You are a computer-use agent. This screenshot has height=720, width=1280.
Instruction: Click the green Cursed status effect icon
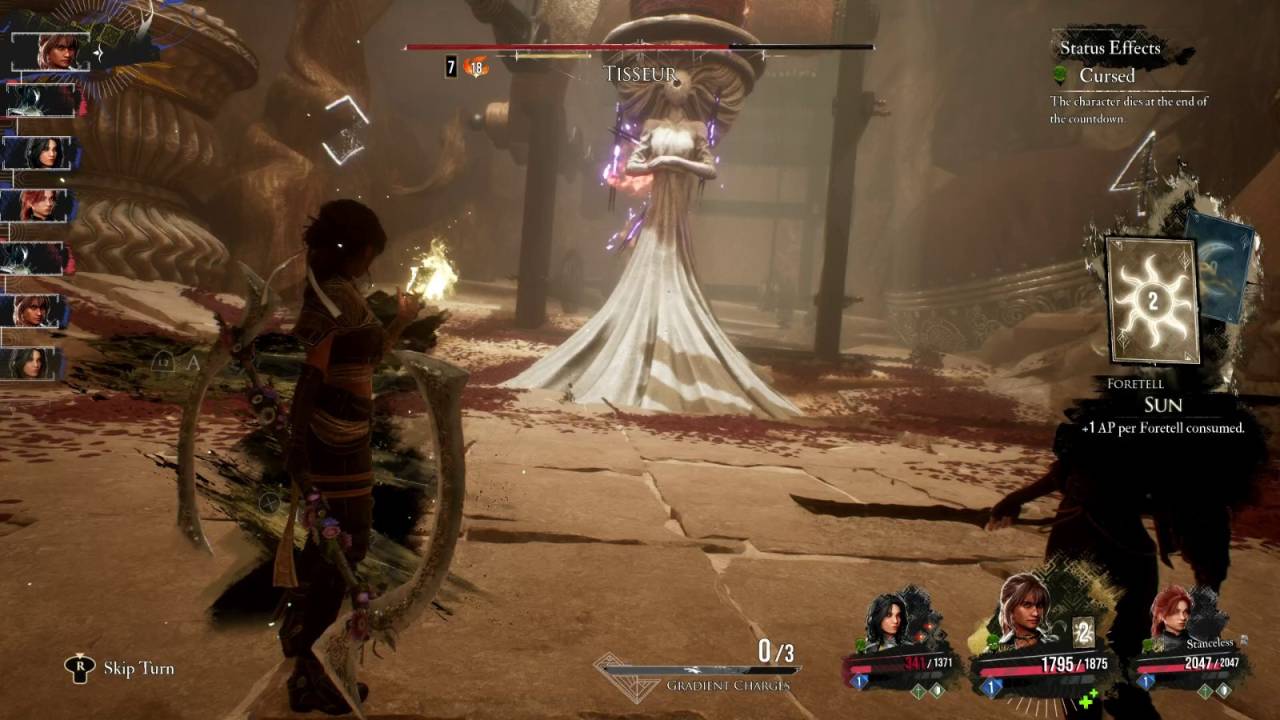[x=1062, y=76]
